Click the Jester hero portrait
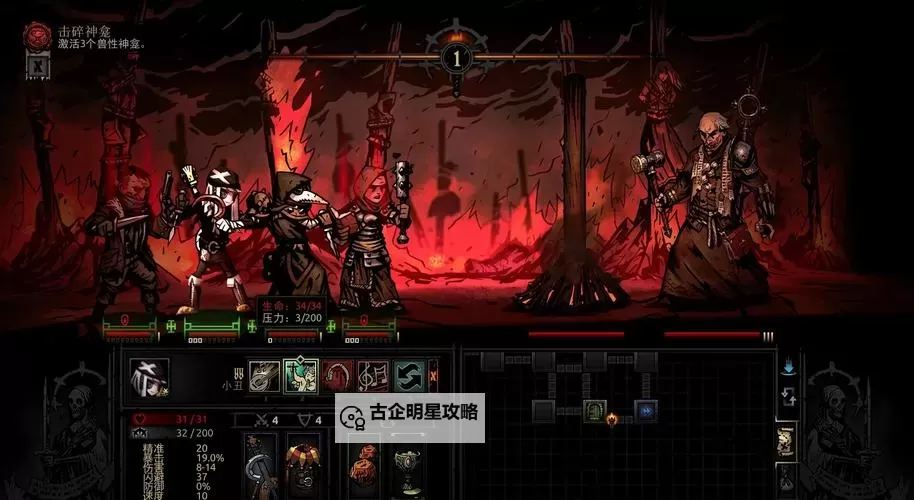The width and height of the screenshot is (914, 500). pyautogui.click(x=150, y=377)
